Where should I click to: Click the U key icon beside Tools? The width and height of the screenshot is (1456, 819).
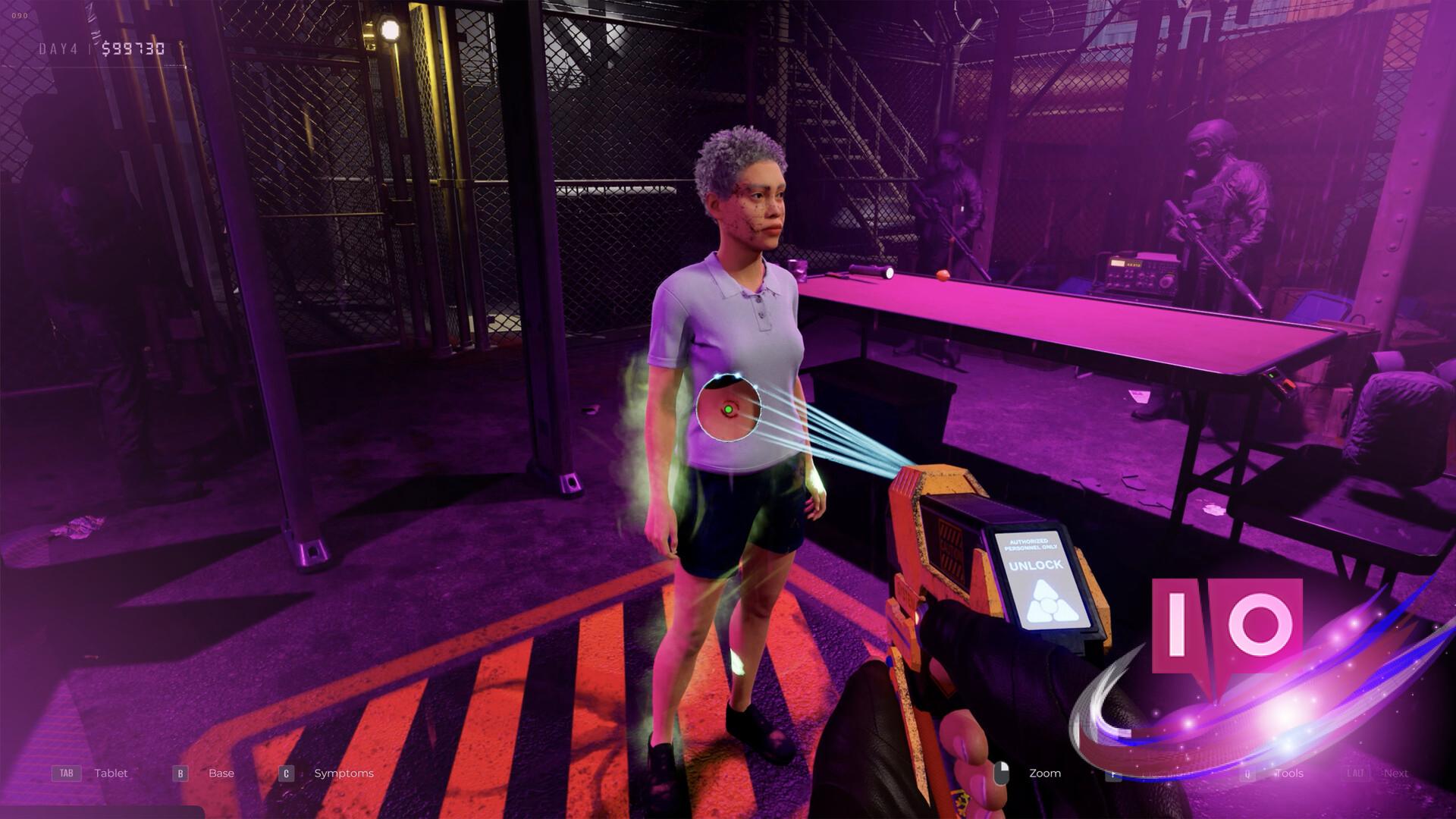[1247, 773]
